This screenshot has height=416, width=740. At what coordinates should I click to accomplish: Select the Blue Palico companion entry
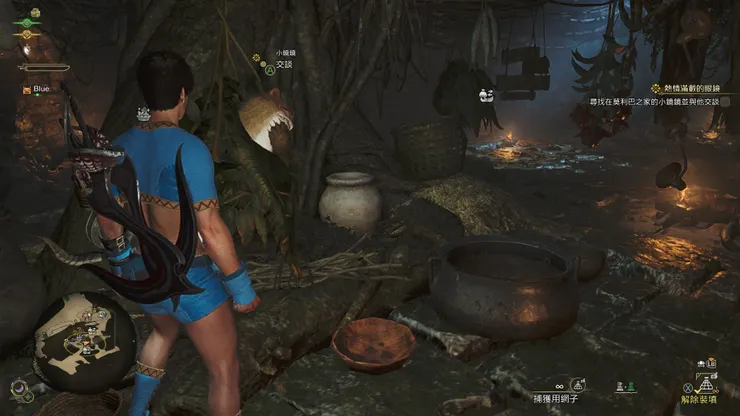pyautogui.click(x=41, y=89)
